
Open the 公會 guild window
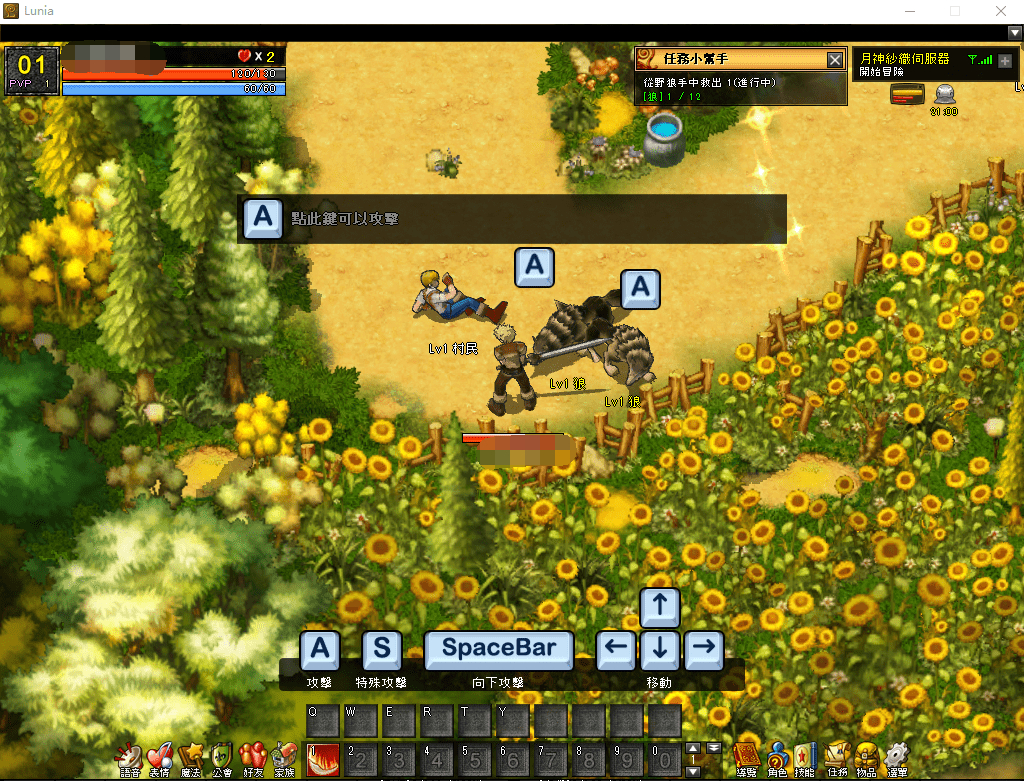222,757
